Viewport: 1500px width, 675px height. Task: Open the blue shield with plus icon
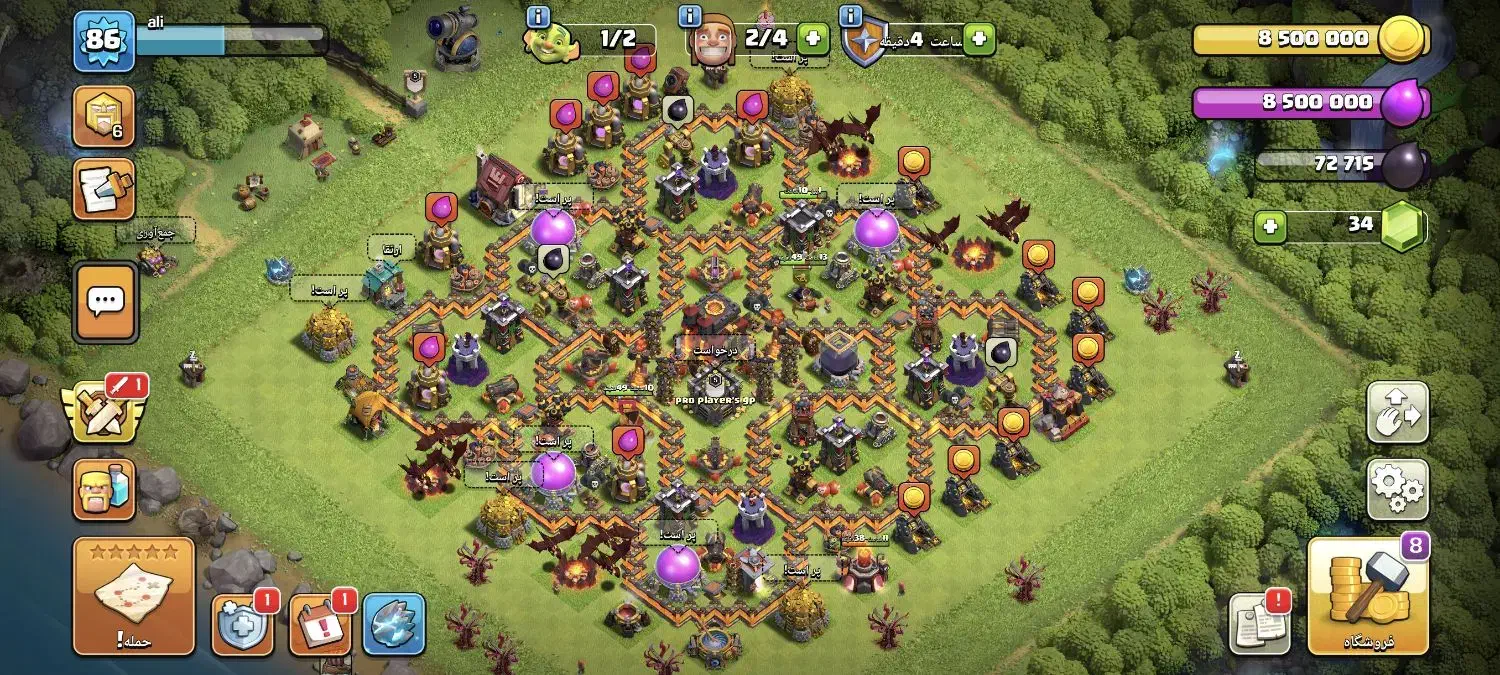point(242,625)
